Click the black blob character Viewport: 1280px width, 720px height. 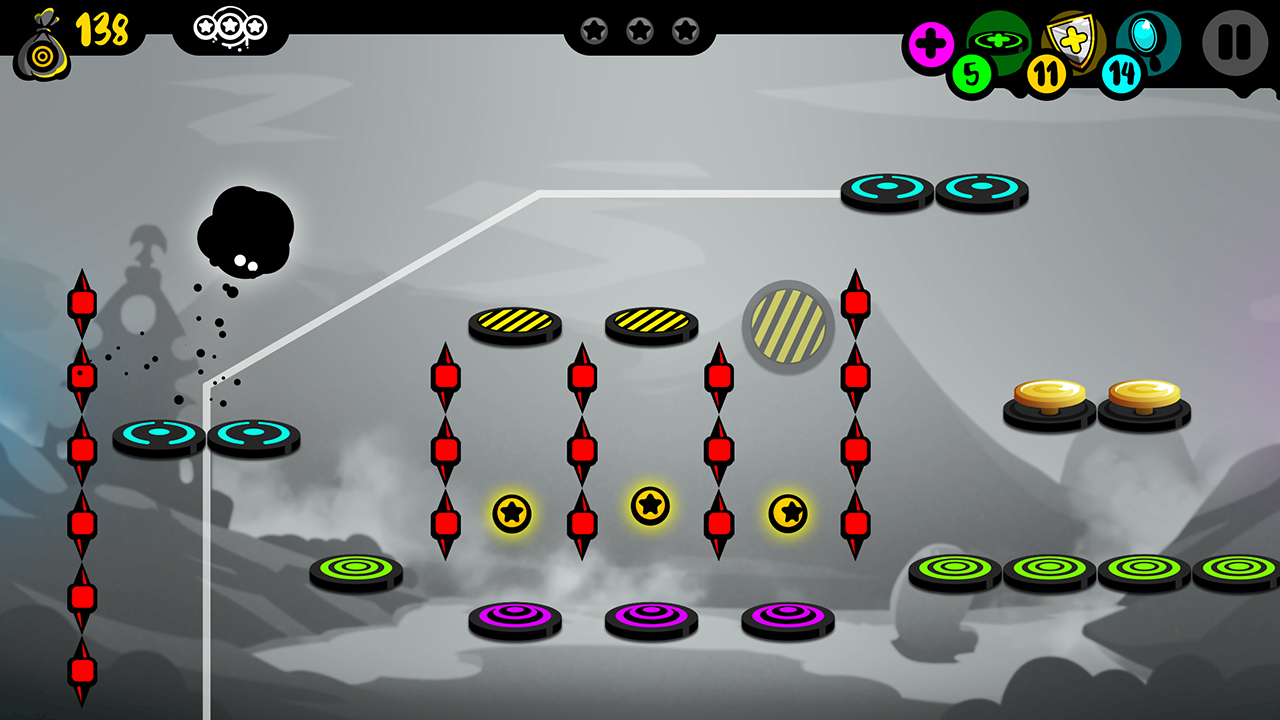coord(243,230)
